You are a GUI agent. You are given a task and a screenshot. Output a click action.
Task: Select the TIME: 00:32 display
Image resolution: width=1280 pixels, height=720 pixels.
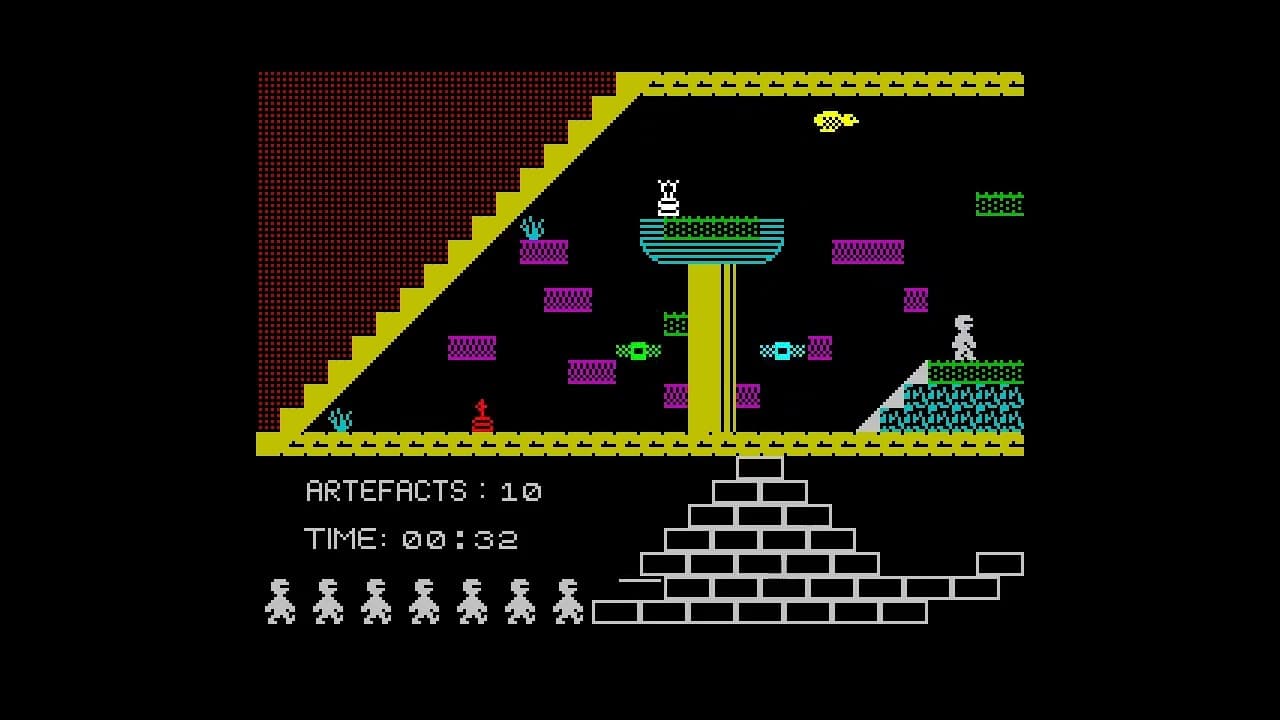pyautogui.click(x=410, y=539)
